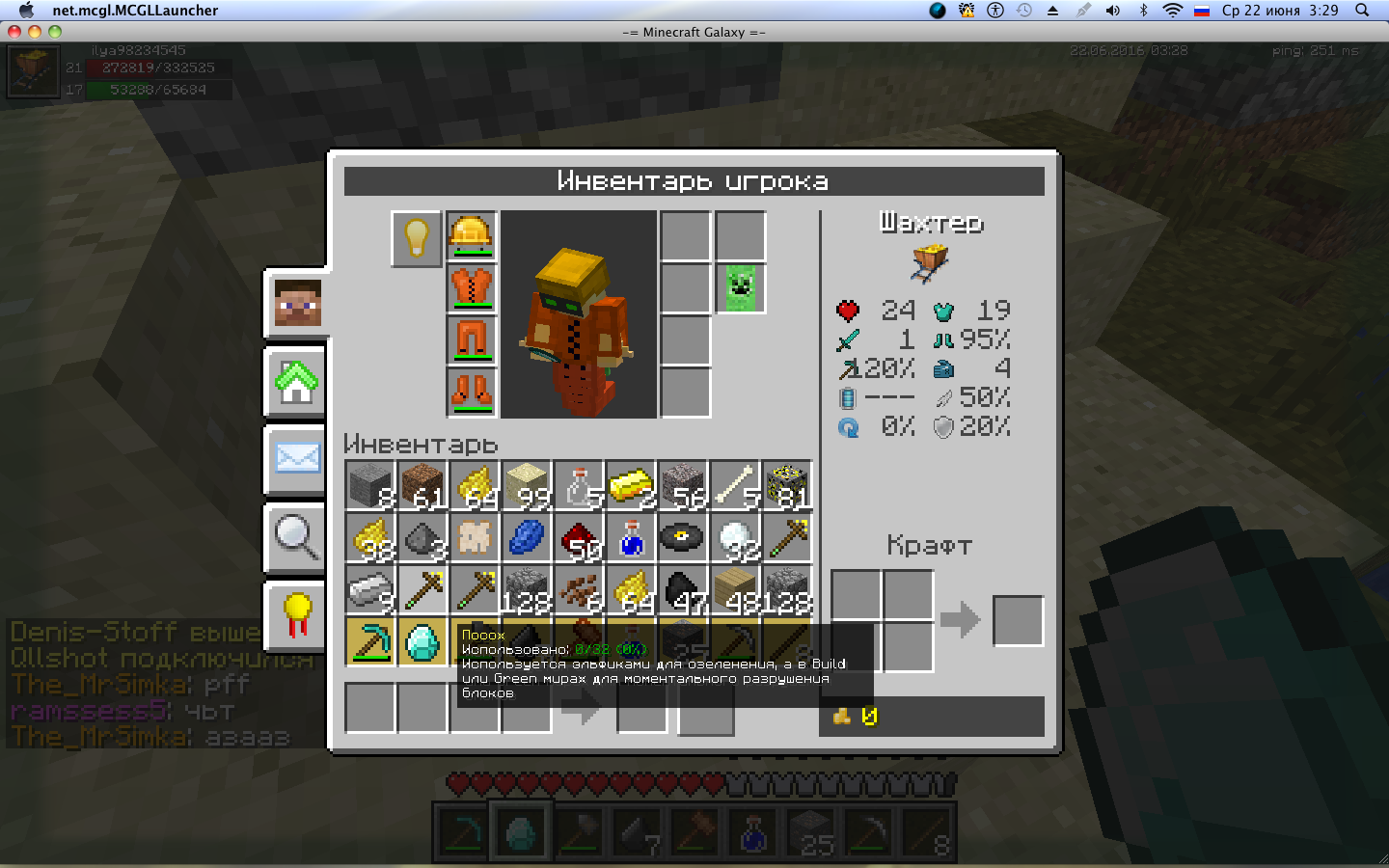Select the green creeper banner slot
This screenshot has width=1389, height=868.
[741, 288]
